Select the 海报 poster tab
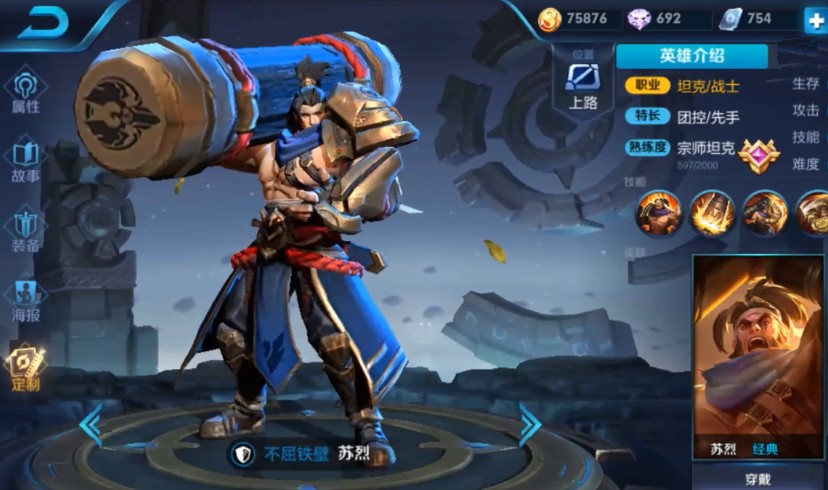The width and height of the screenshot is (828, 490). (26, 298)
